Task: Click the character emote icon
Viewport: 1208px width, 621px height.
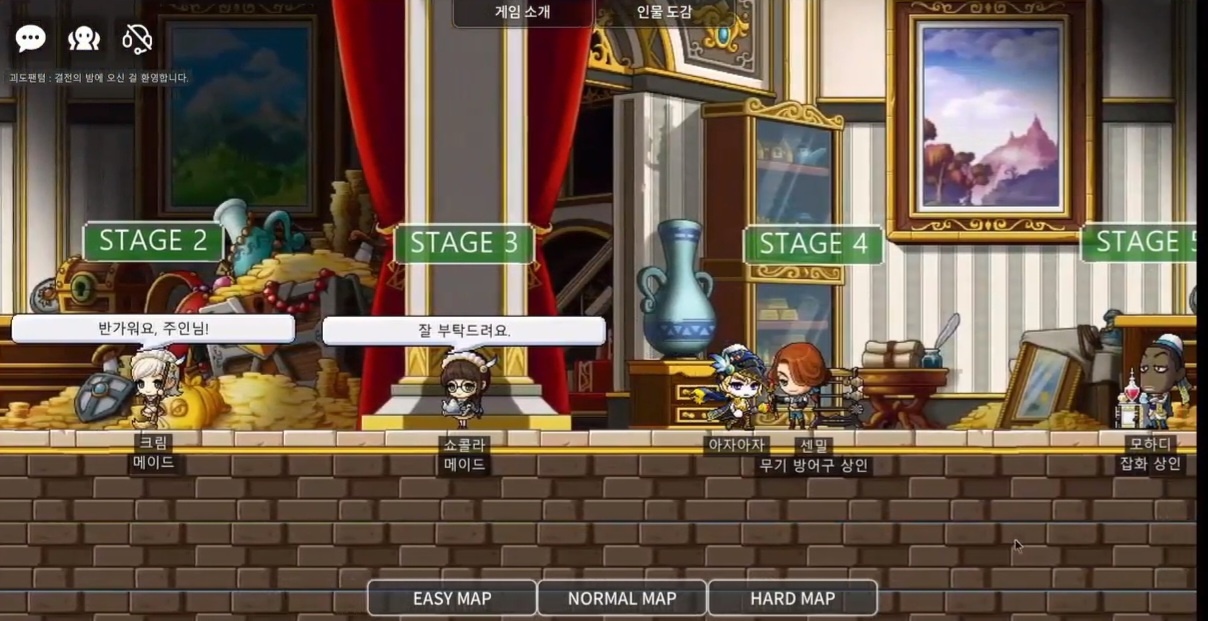Action: click(84, 39)
